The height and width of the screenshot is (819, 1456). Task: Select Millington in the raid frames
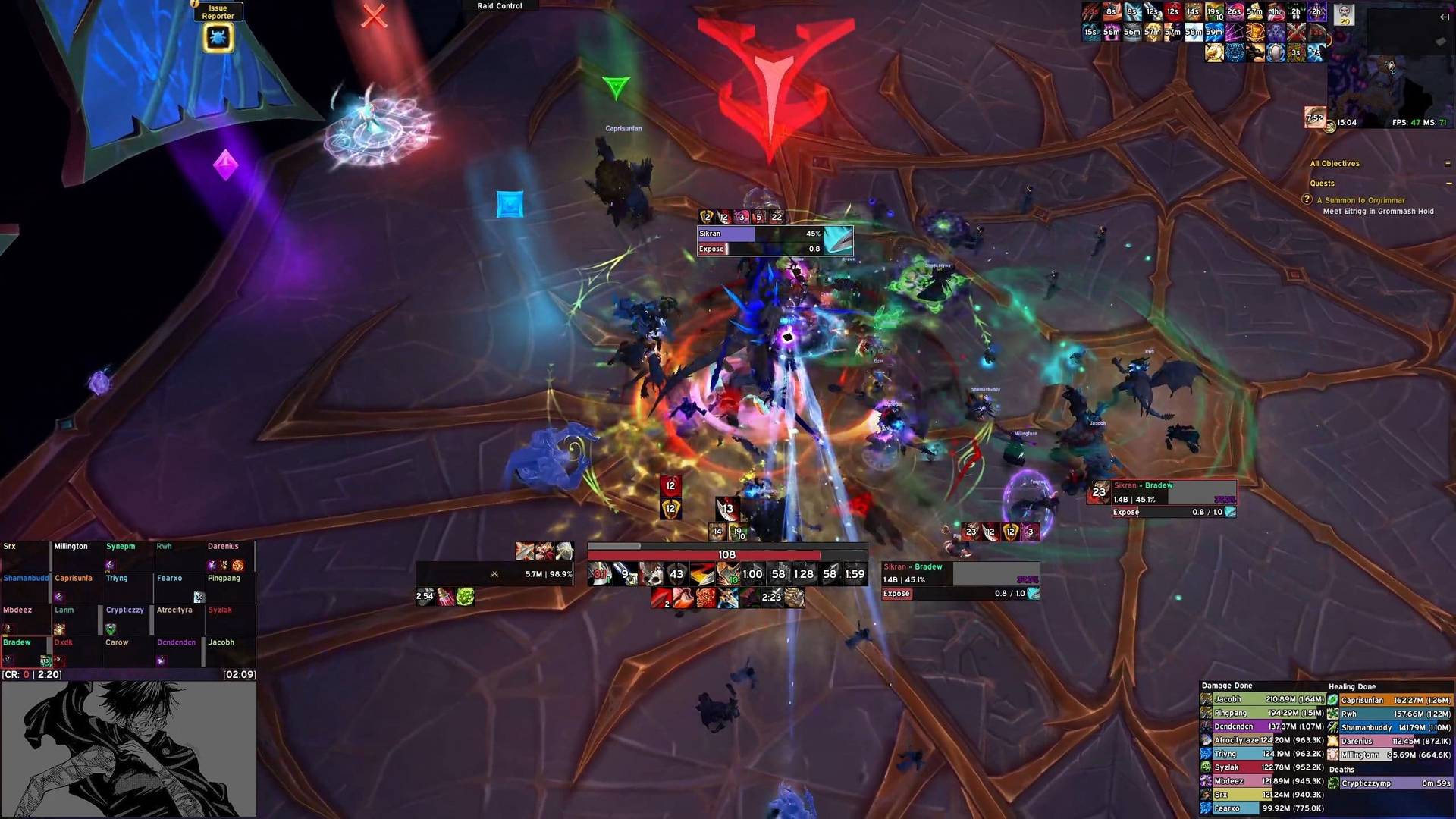pyautogui.click(x=74, y=556)
